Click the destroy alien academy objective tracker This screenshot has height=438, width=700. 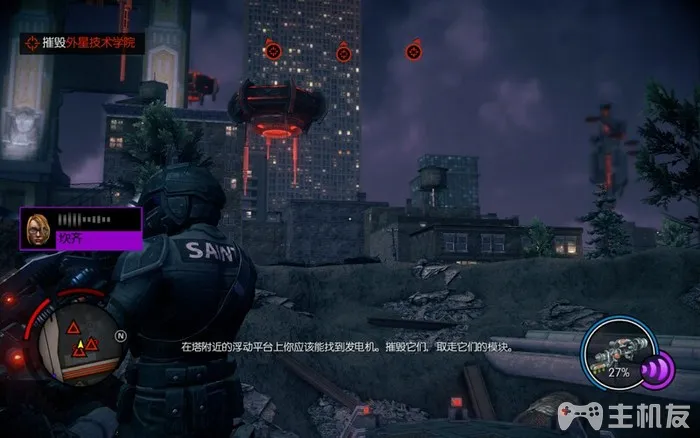pyautogui.click(x=80, y=42)
